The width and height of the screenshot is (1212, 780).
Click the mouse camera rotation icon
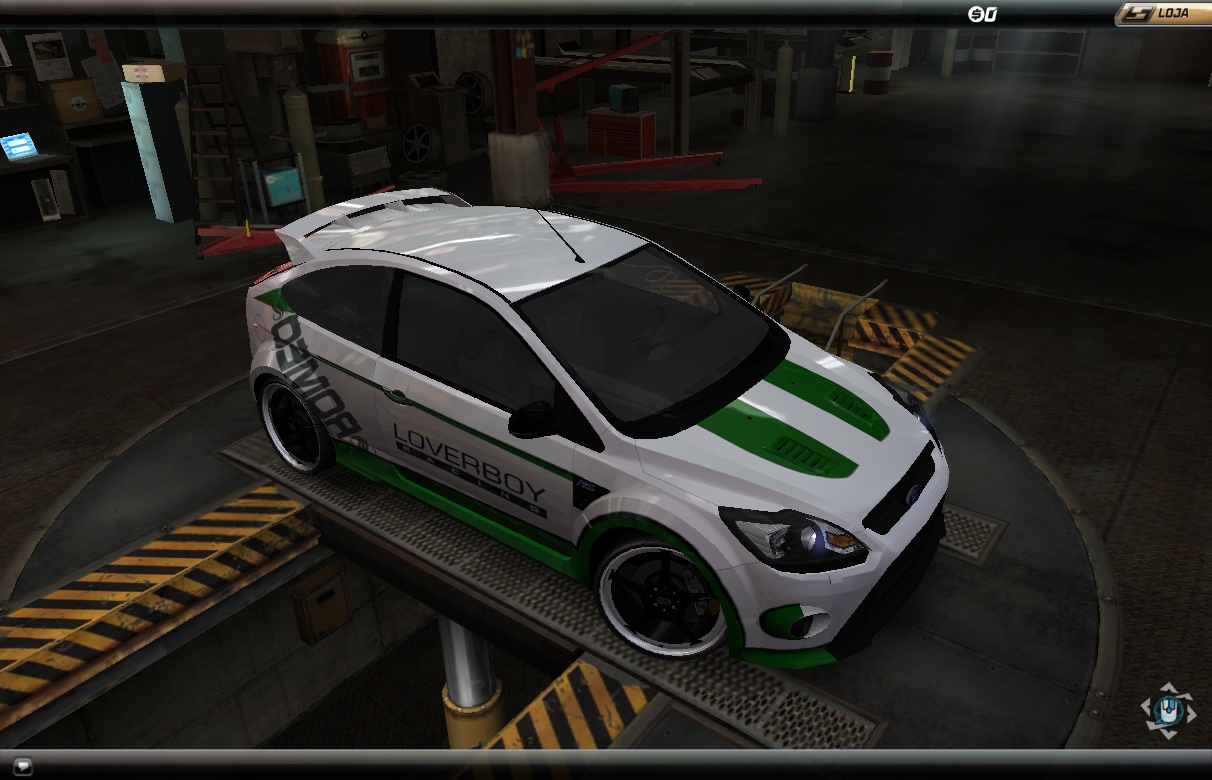click(x=1168, y=711)
